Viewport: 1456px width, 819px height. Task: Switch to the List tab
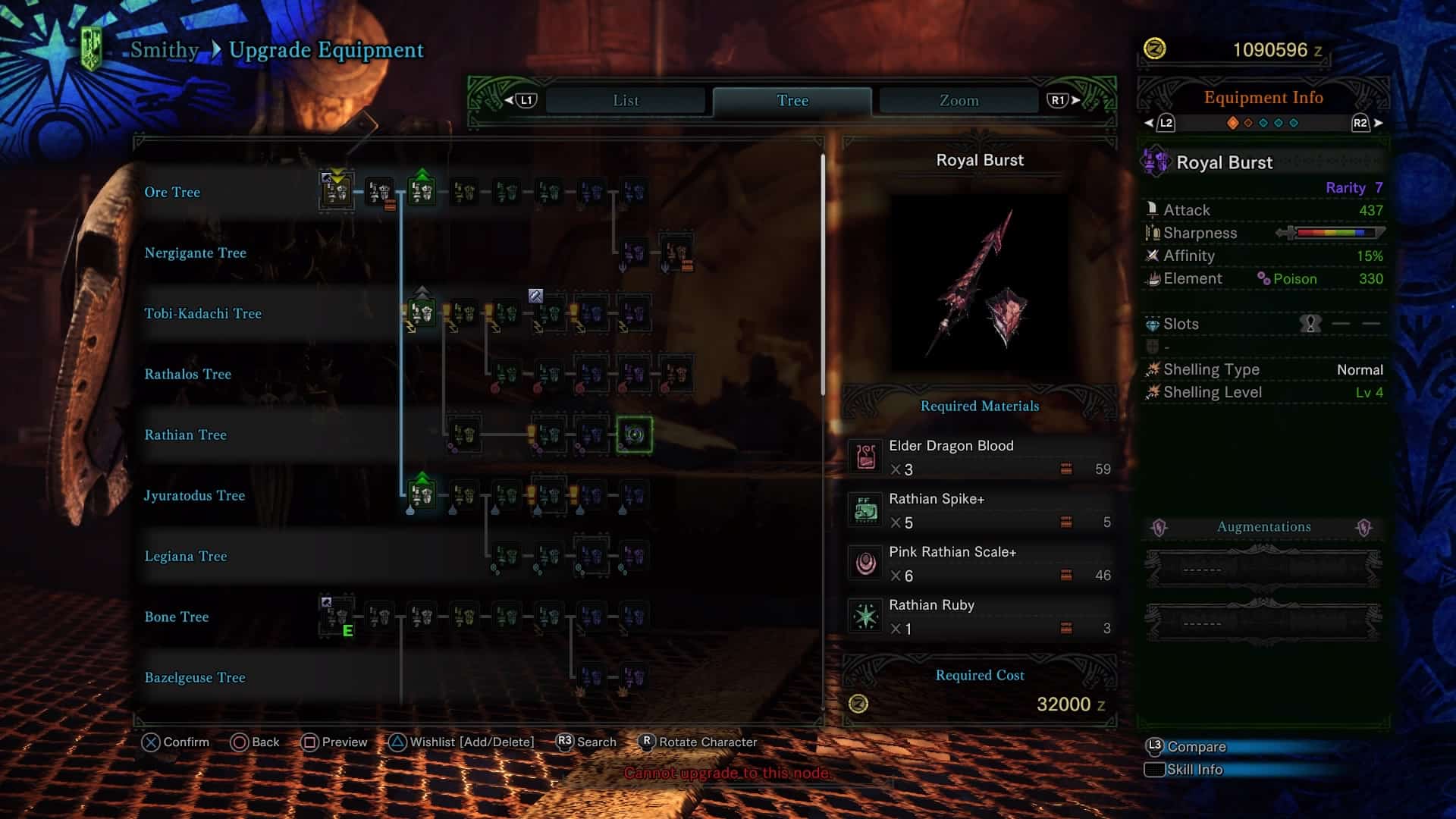(624, 100)
